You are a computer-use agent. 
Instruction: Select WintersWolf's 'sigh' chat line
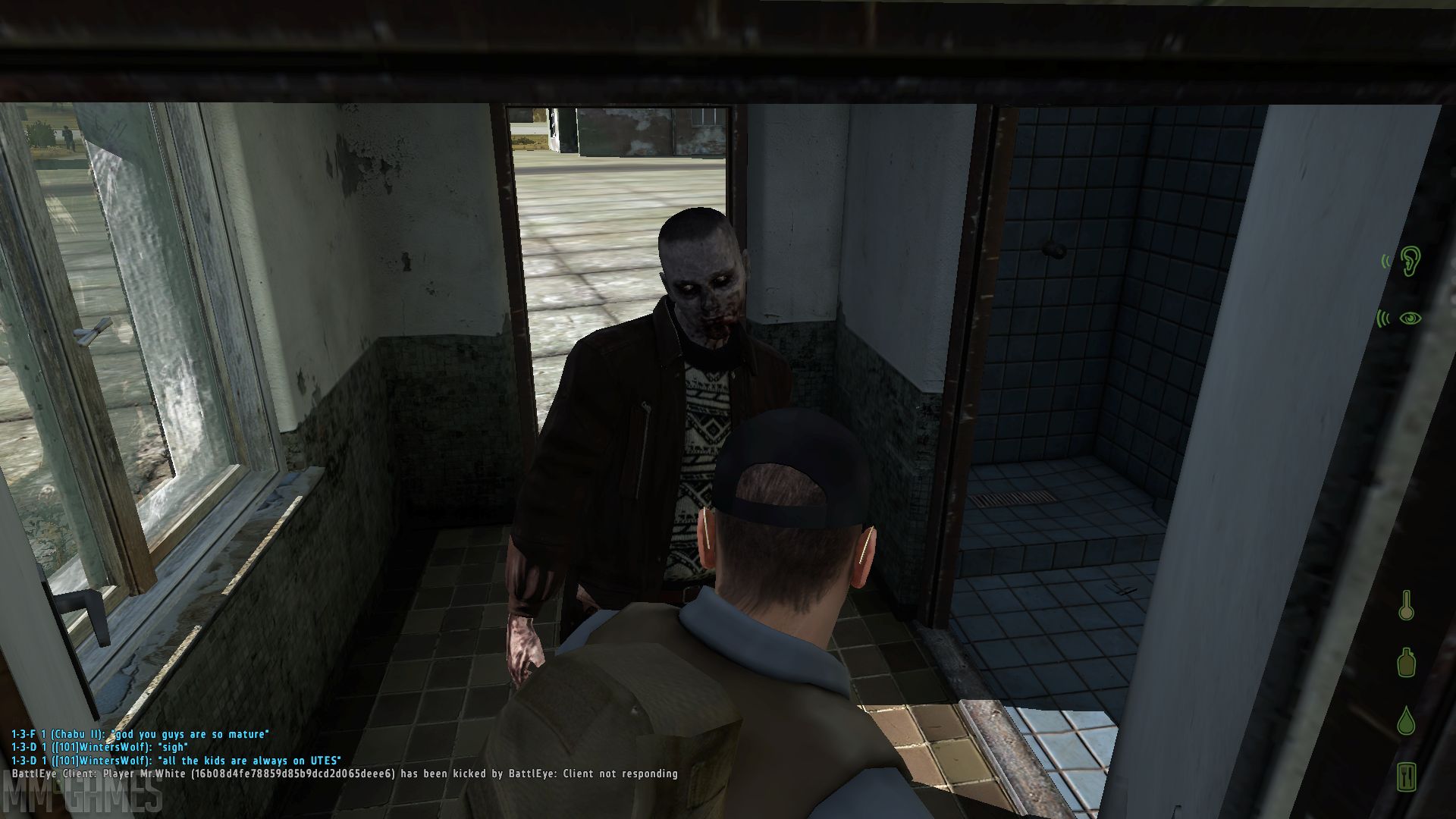(x=99, y=747)
